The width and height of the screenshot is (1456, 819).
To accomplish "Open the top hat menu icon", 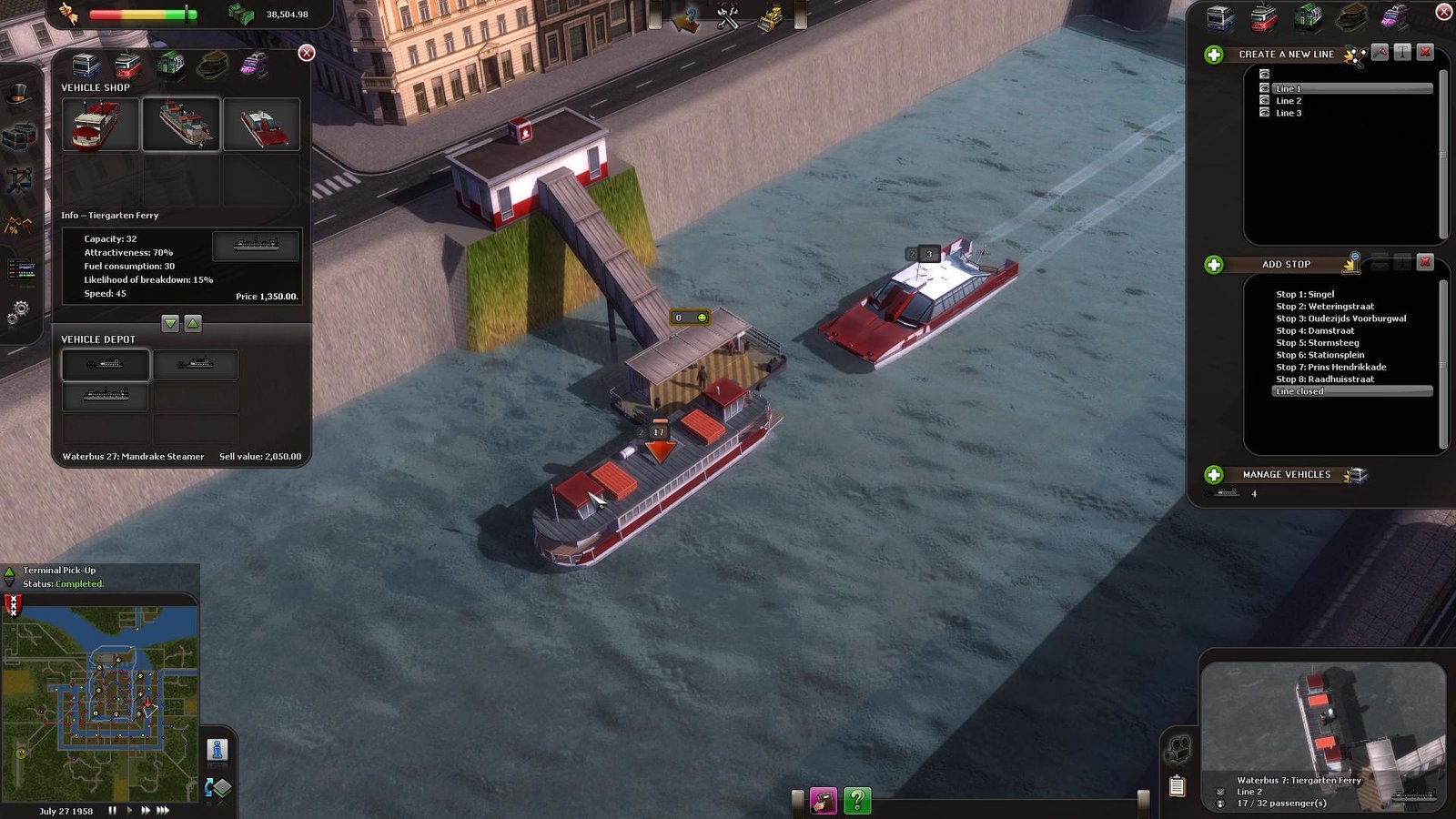I will coord(18,94).
